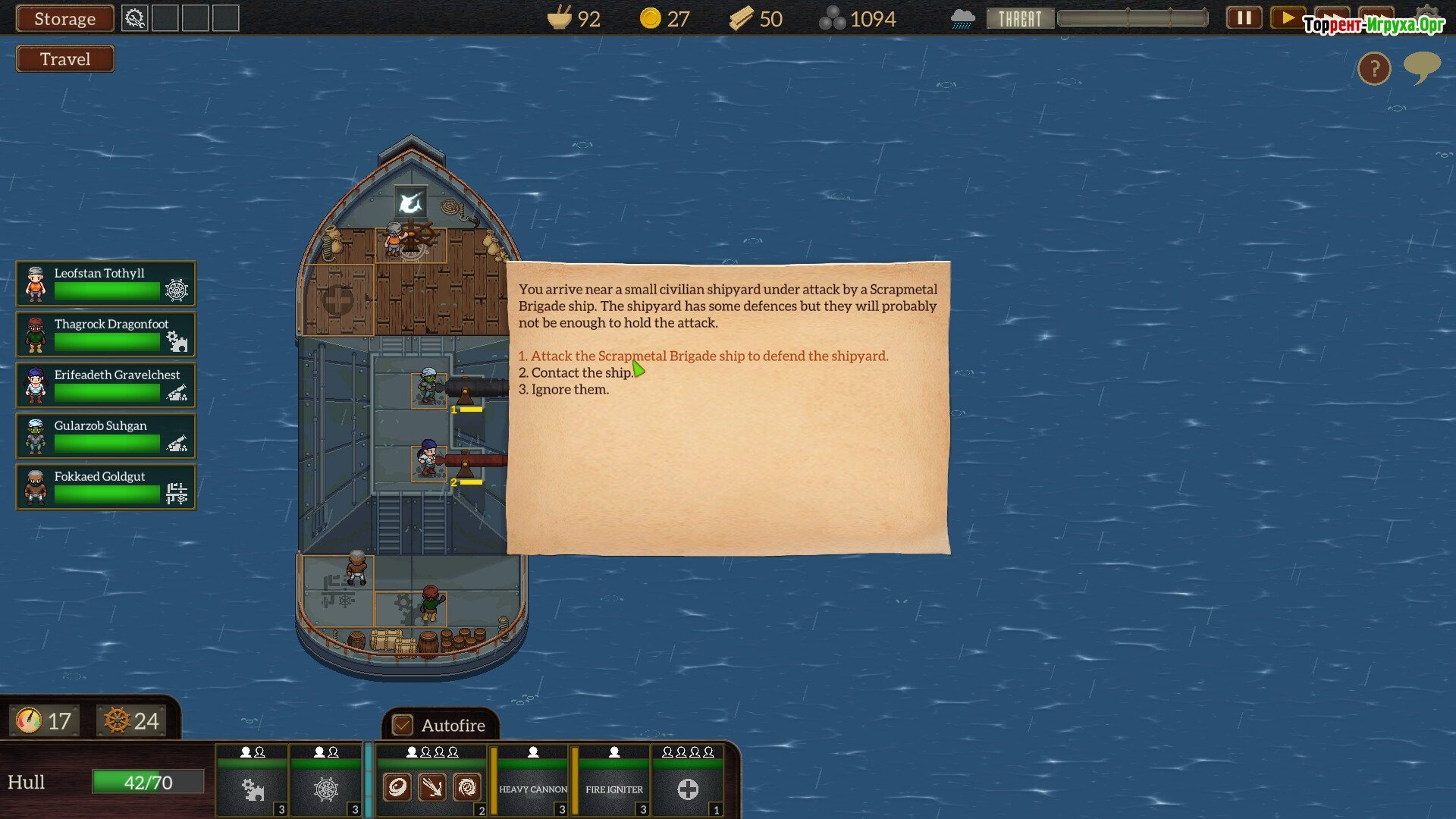Select Gularzob Suhgan in the crew list
The height and width of the screenshot is (819, 1456).
(105, 435)
